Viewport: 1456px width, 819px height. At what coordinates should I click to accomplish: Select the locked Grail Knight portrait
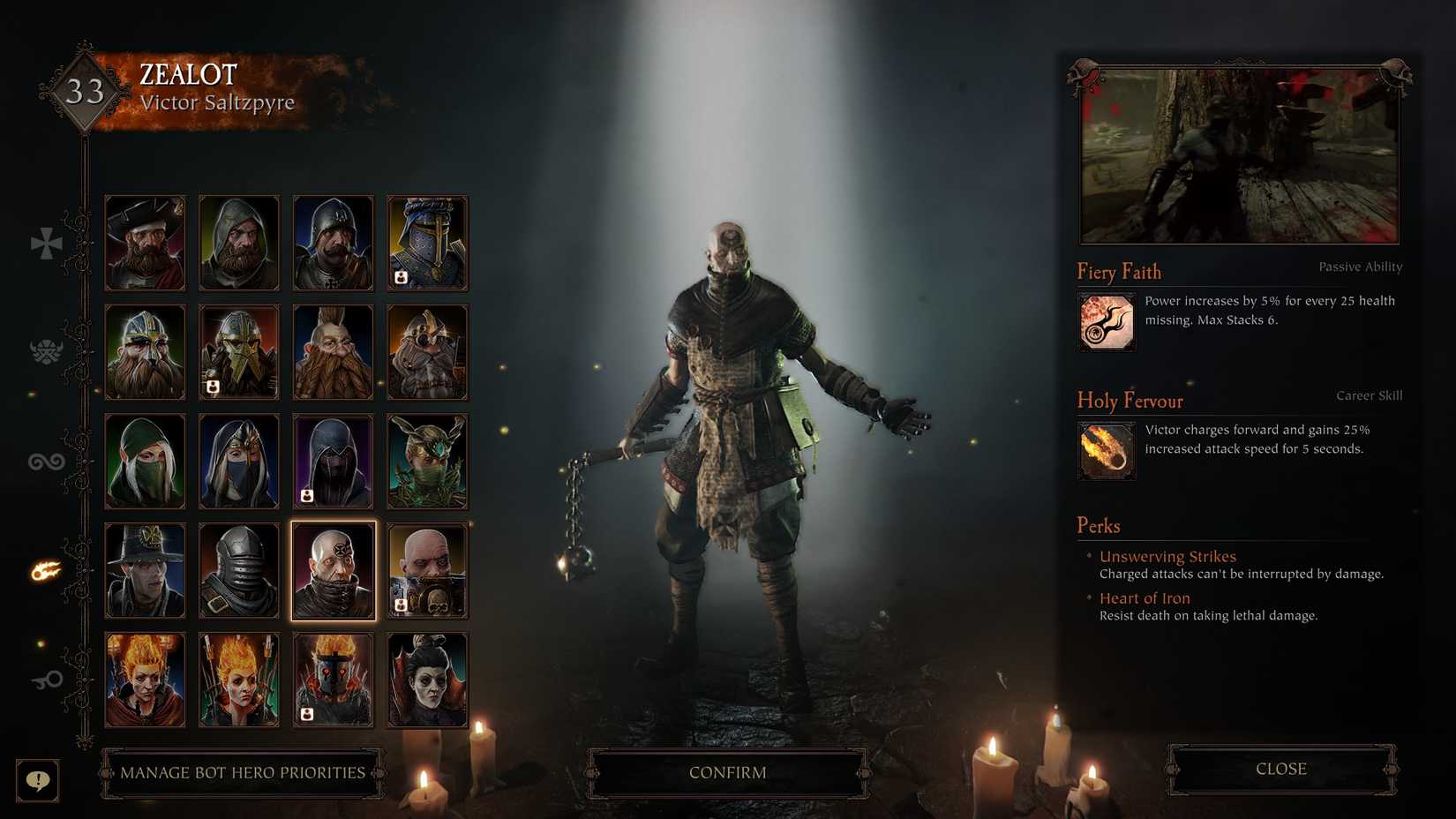pyautogui.click(x=427, y=242)
